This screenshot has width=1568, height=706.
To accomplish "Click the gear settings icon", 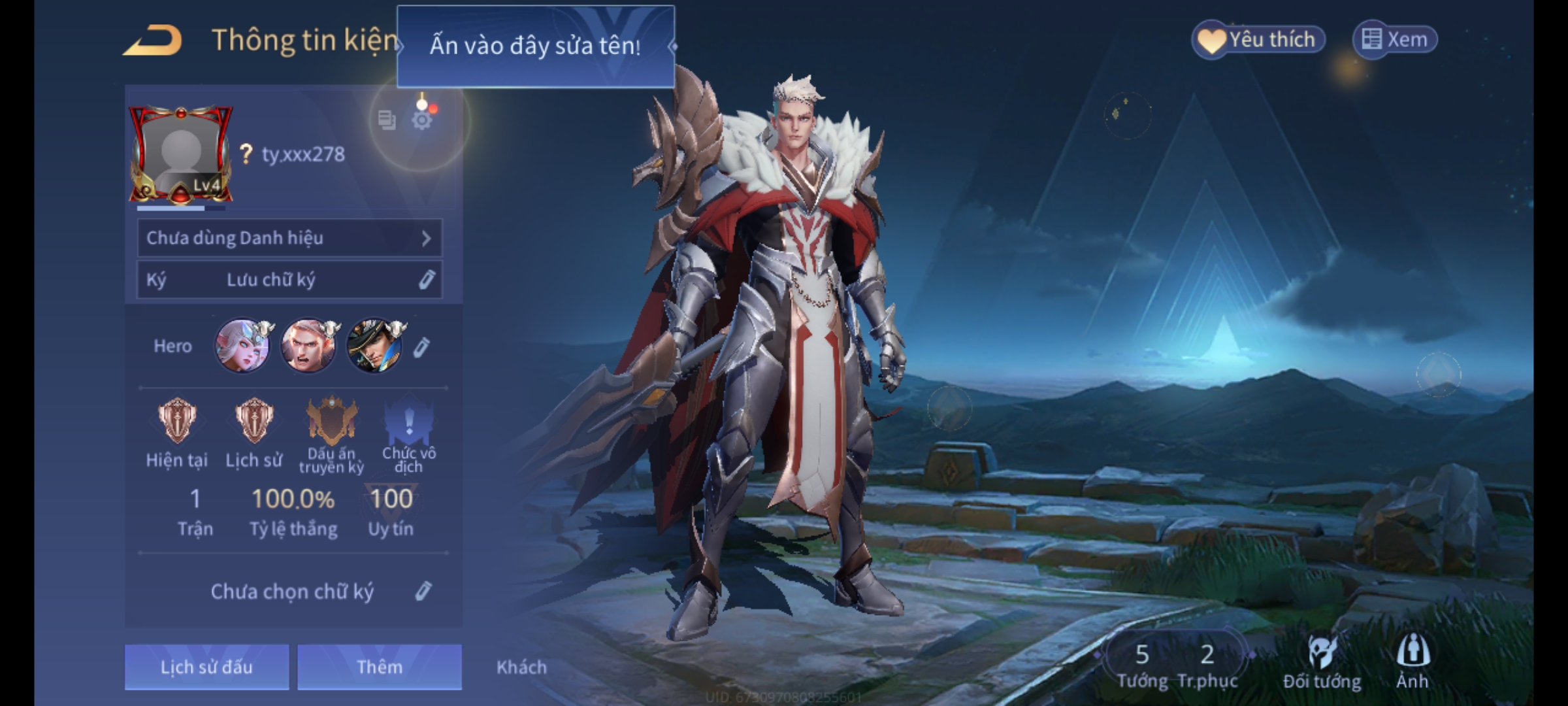I will [x=422, y=120].
